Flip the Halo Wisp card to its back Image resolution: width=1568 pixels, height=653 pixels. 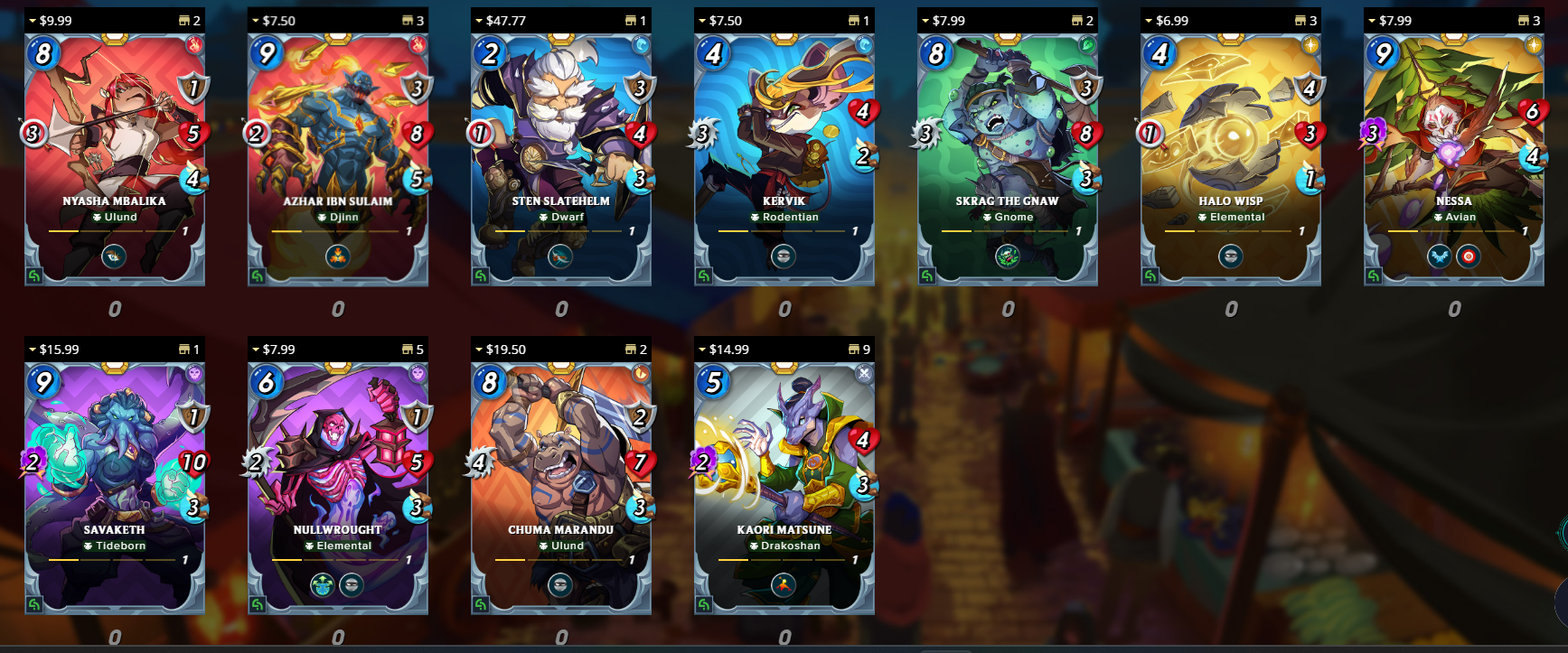[x=1149, y=275]
